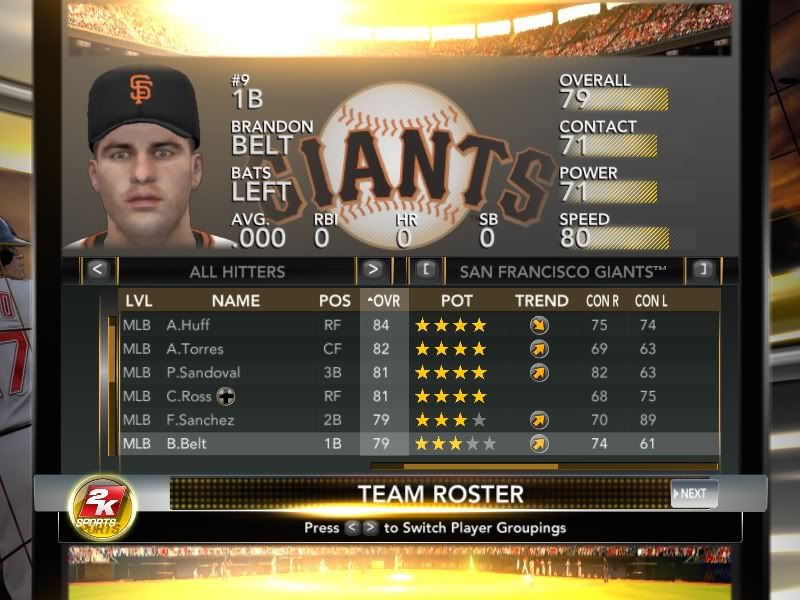
Task: Sort players by NAME column header
Action: [x=235, y=300]
